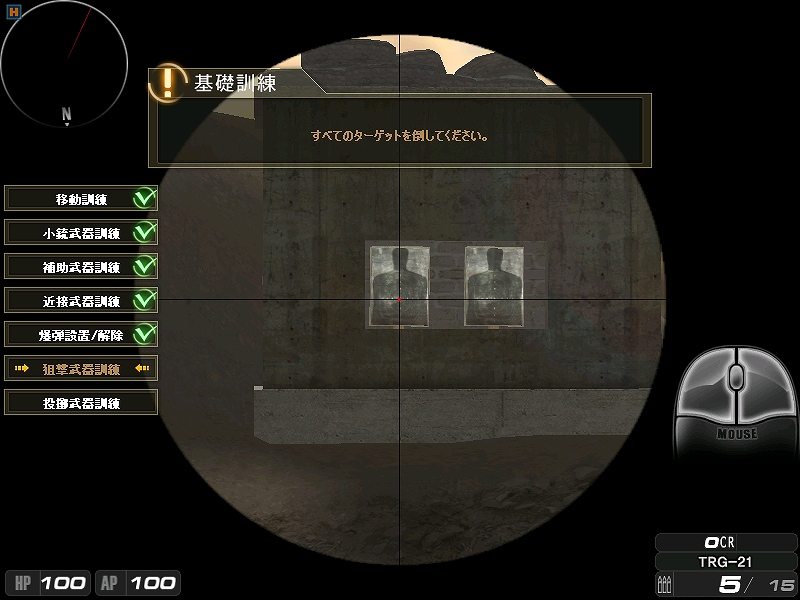Click the orange H icon above the compass
The height and width of the screenshot is (600, 800).
[14, 11]
